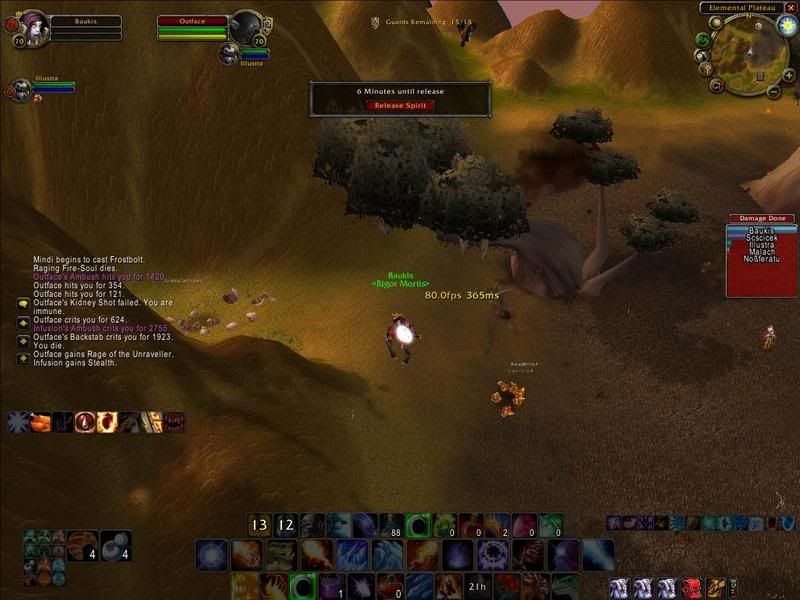Select the Outface target portrait
The image size is (800, 600).
click(245, 26)
